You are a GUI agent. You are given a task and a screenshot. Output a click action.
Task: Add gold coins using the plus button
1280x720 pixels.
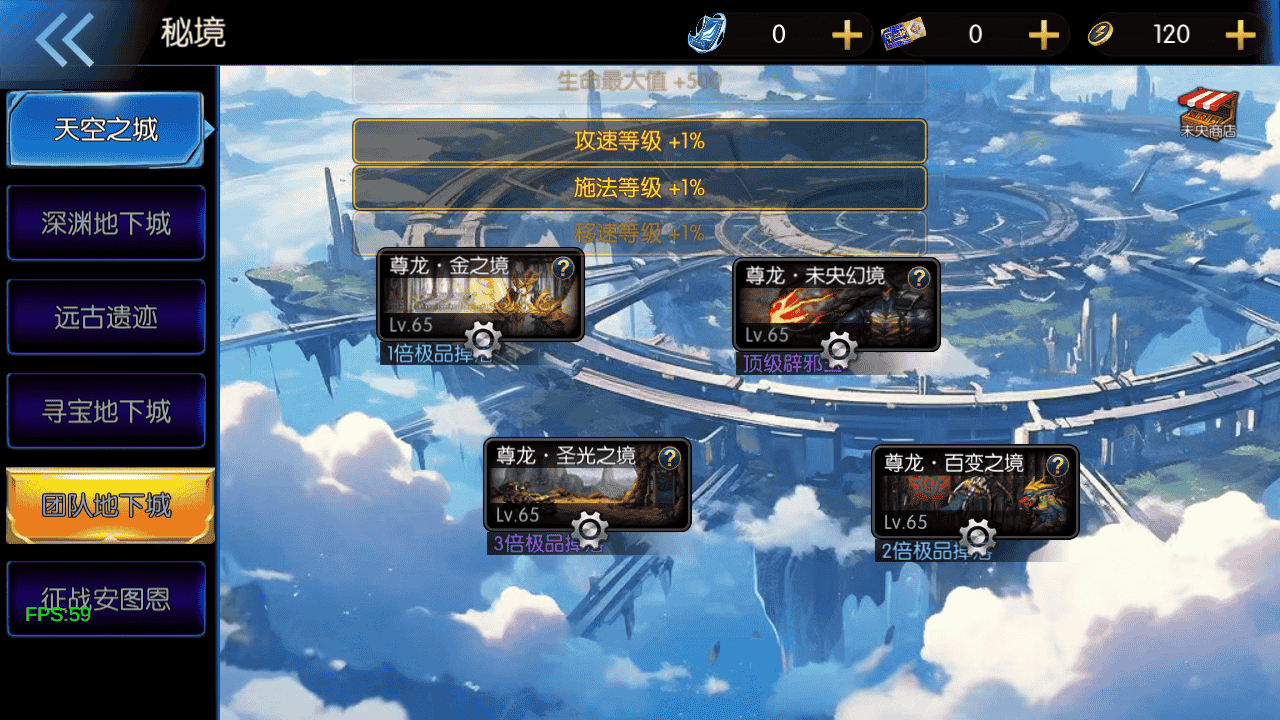pyautogui.click(x=1240, y=35)
